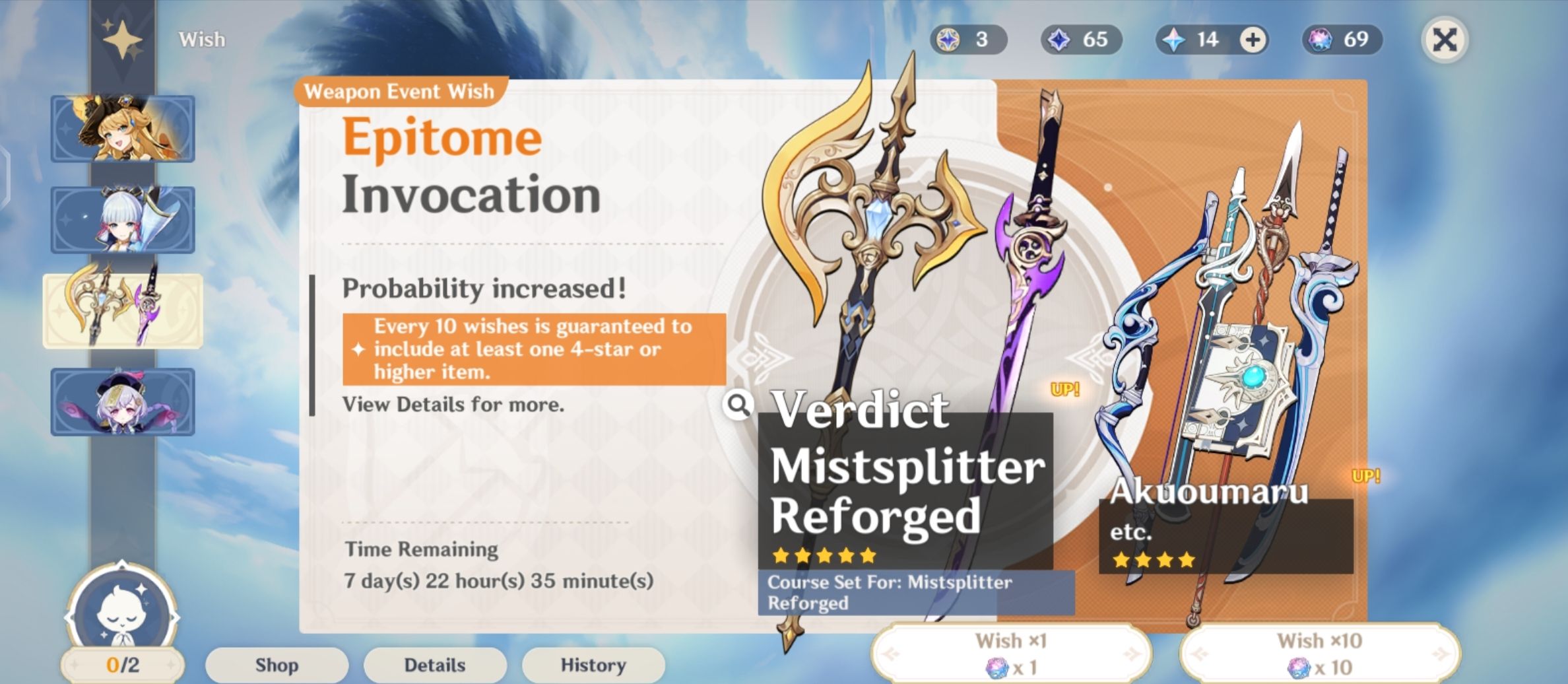Click the Intertwined Fate counter showing 69

1340,40
